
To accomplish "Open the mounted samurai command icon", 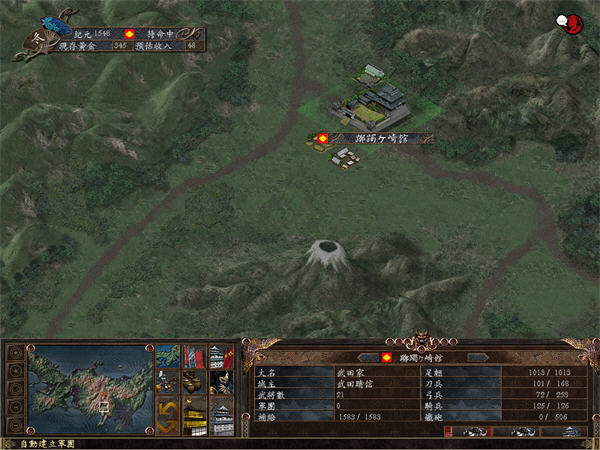I will [167, 382].
